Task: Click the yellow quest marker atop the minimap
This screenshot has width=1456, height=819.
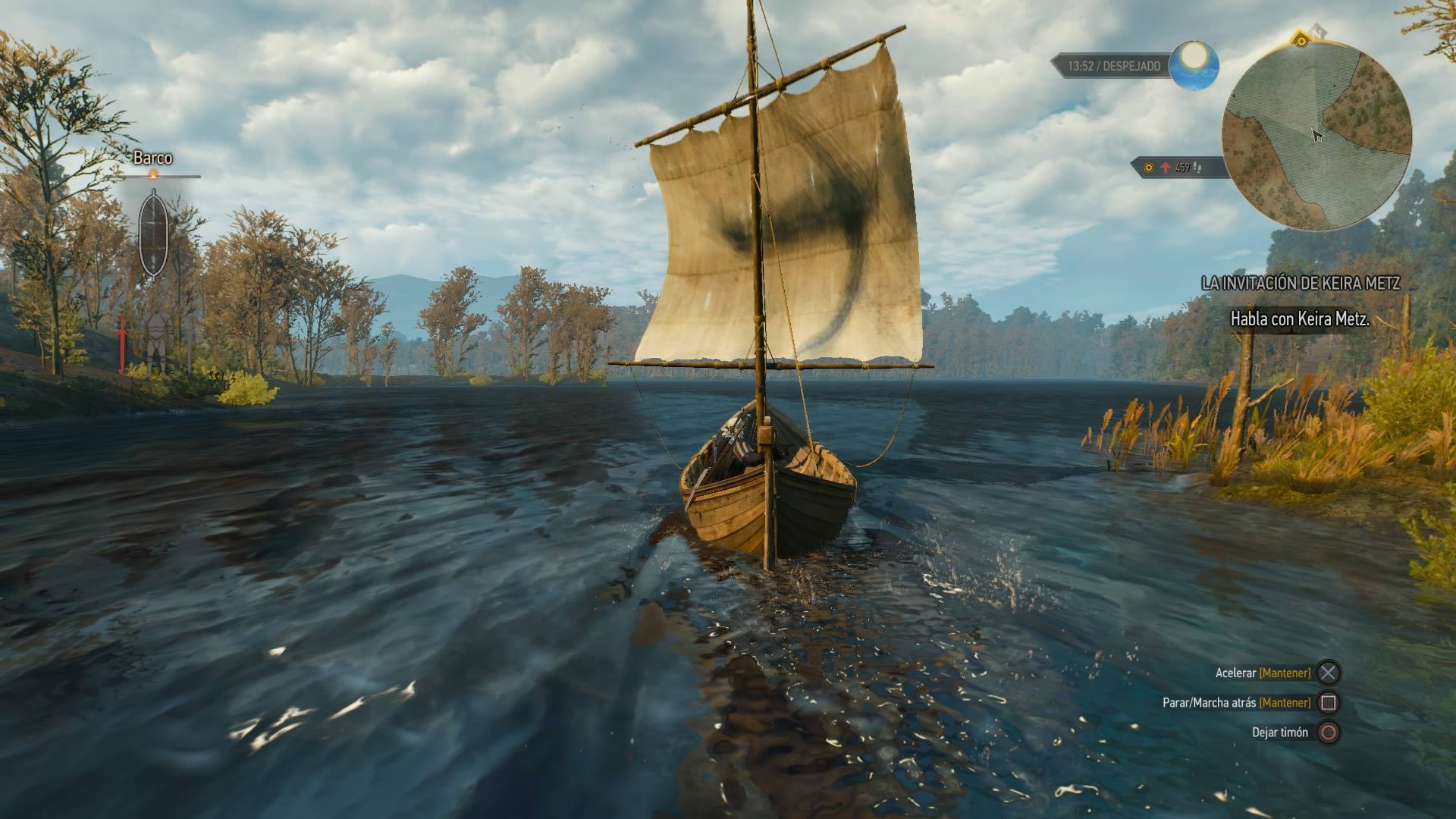Action: tap(1301, 40)
